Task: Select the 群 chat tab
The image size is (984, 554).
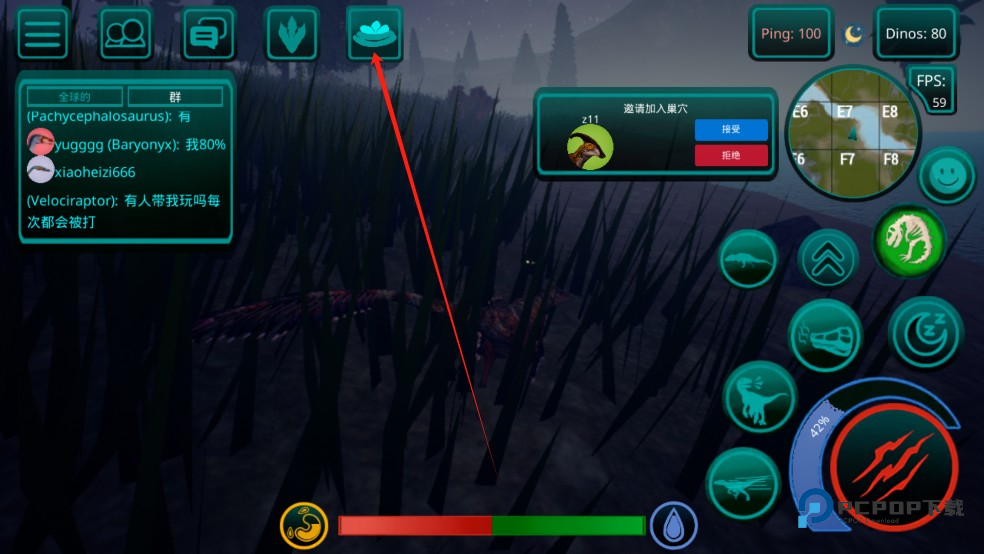Action: [175, 97]
